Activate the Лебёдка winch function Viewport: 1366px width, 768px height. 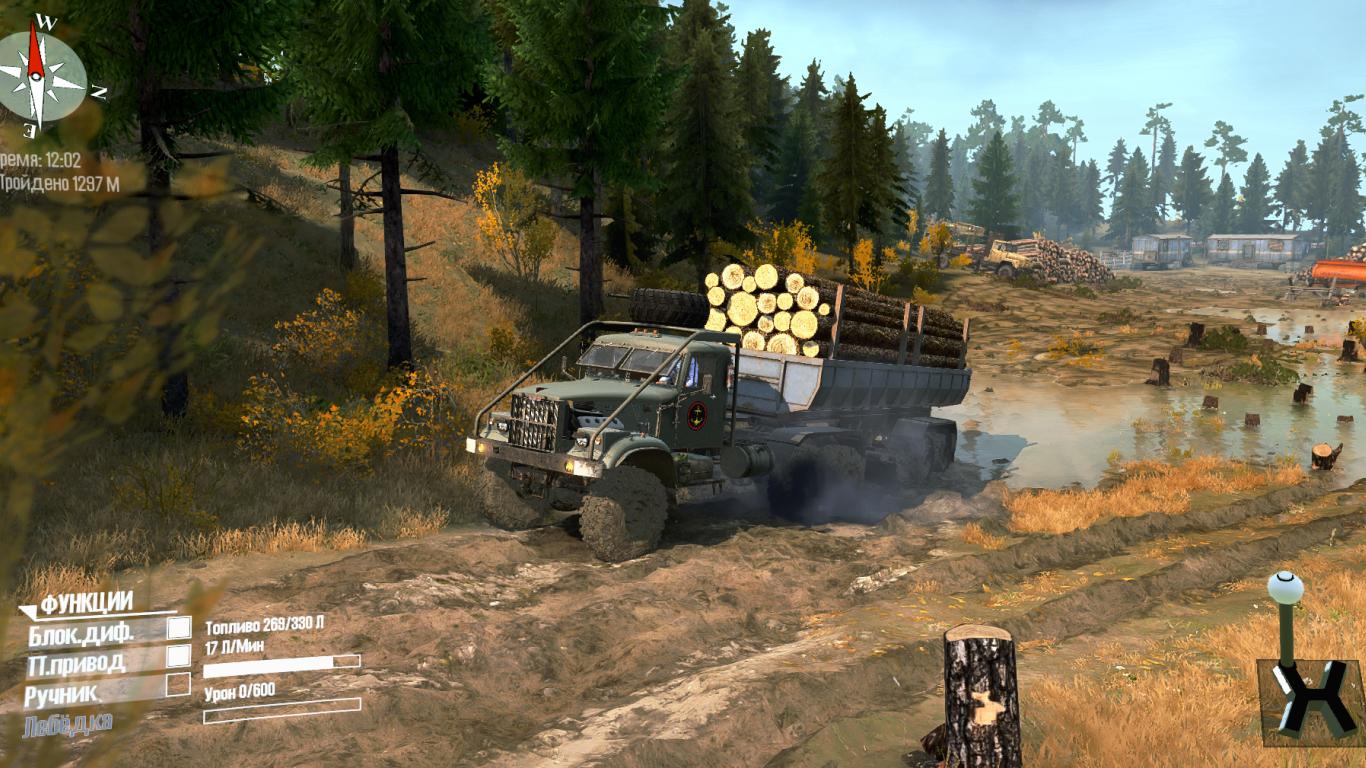coord(68,722)
